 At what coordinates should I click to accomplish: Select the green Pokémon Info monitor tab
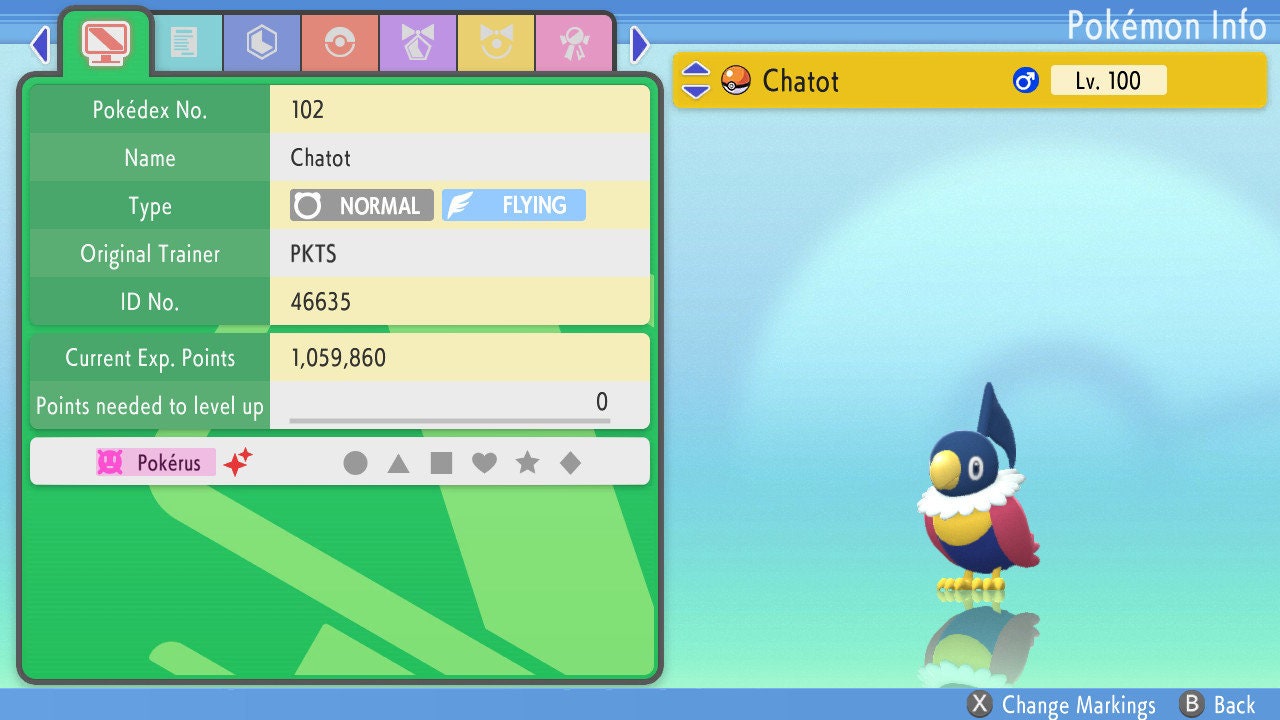point(105,42)
